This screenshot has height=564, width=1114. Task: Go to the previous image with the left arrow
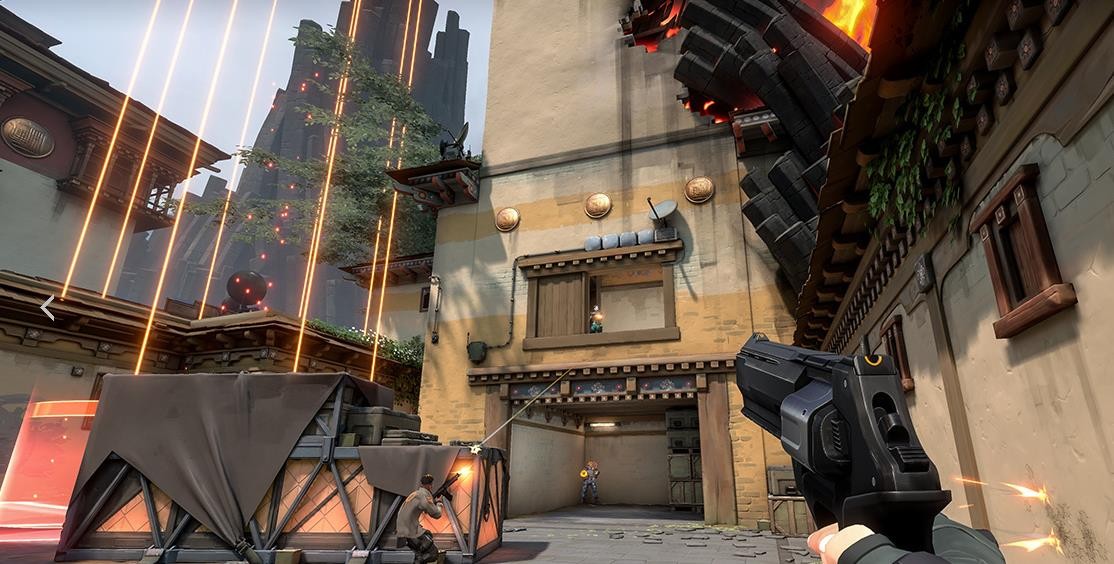[47, 308]
